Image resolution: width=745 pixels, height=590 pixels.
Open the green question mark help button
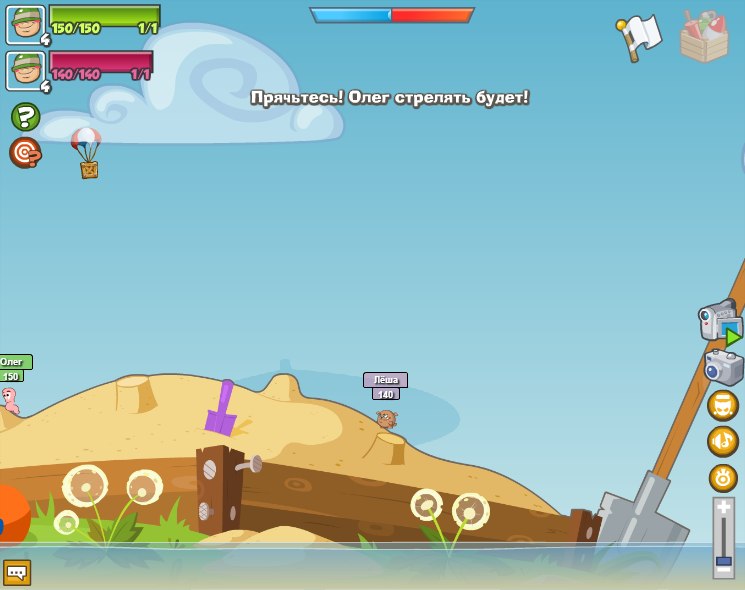click(x=25, y=117)
